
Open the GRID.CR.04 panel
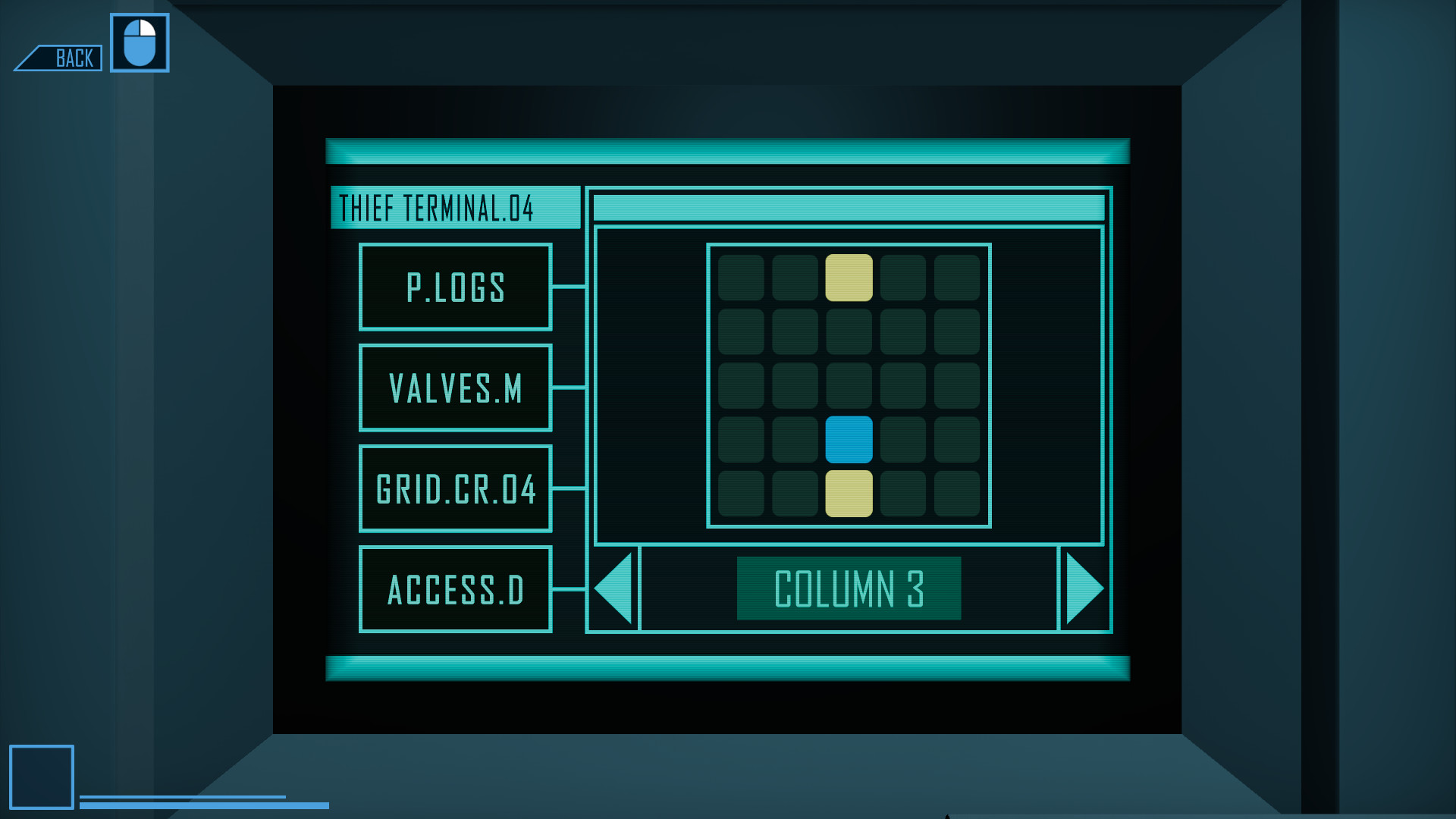tap(455, 489)
